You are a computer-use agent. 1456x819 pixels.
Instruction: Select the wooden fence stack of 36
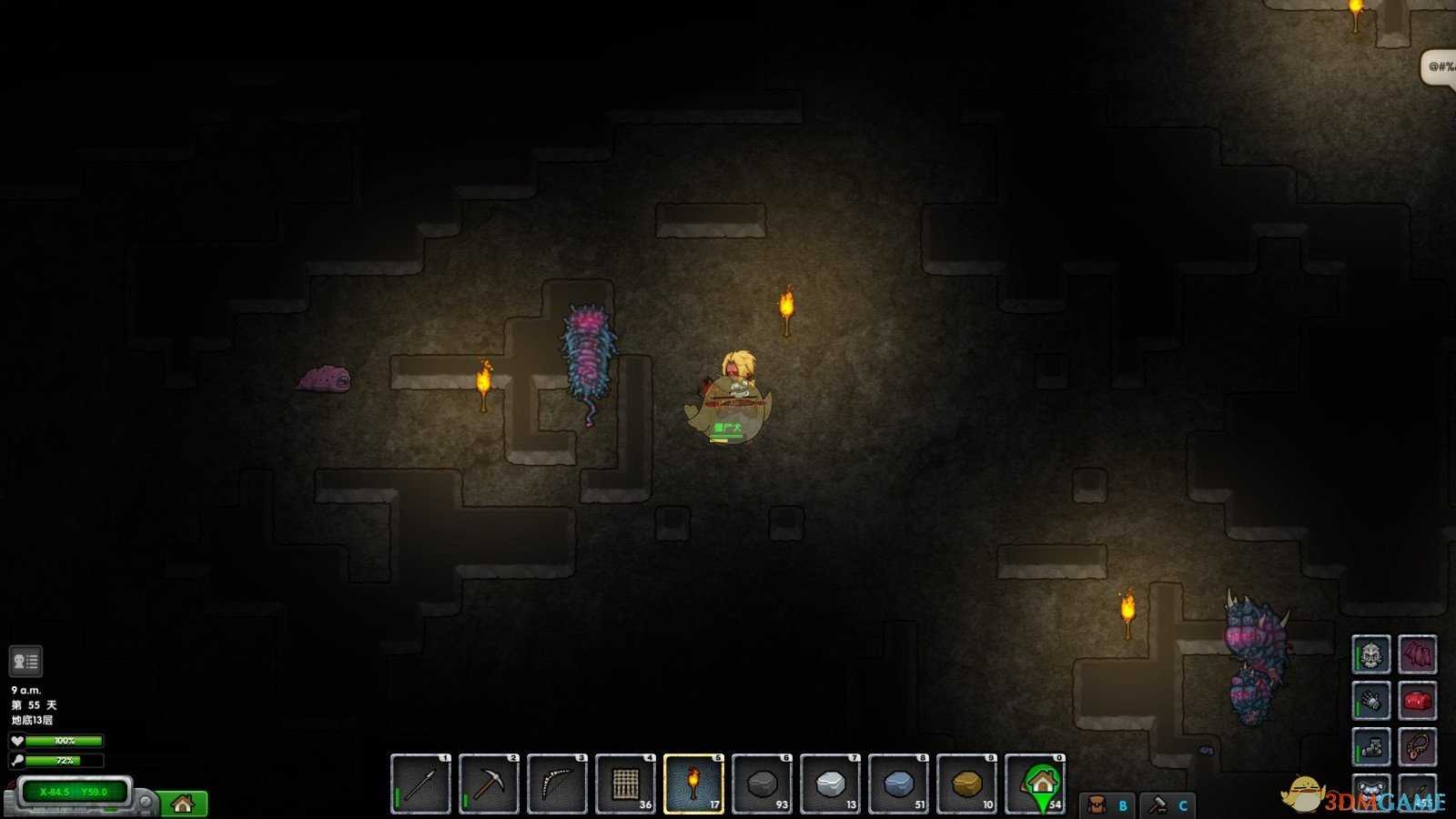625,784
